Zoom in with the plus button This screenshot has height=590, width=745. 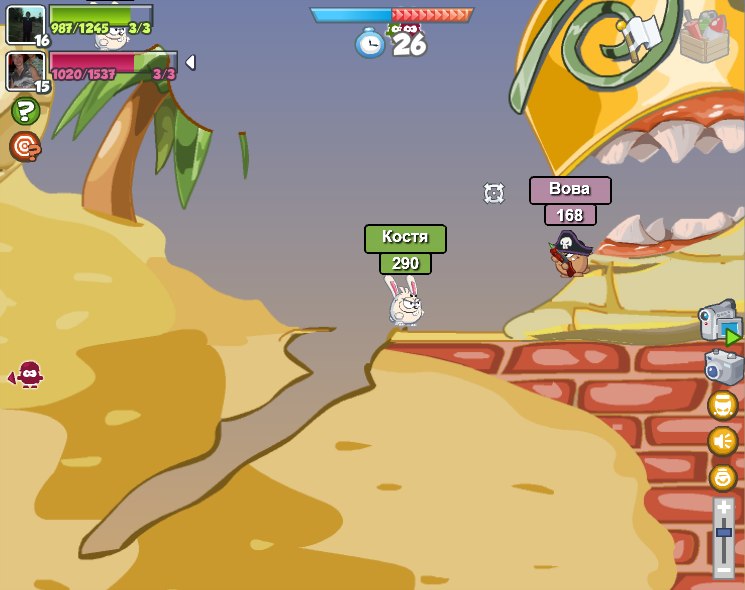coord(724,508)
